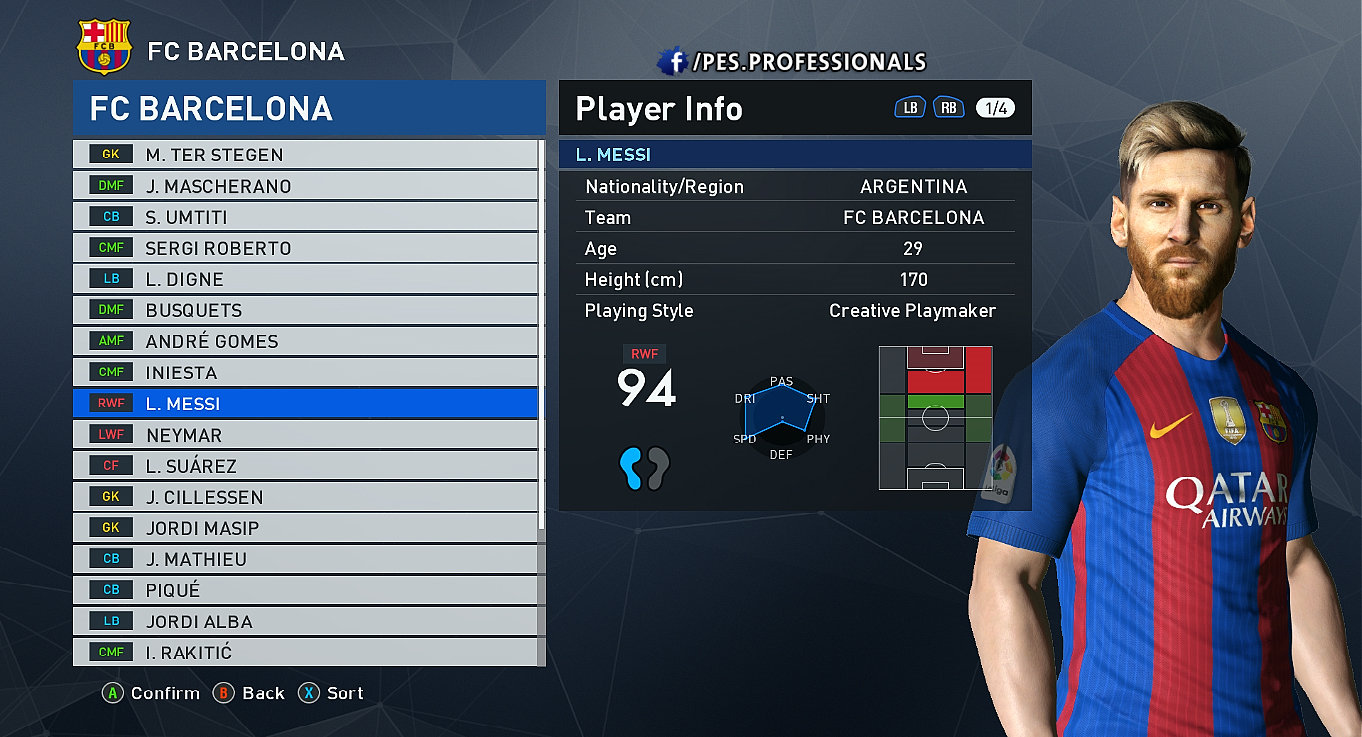
Task: Select the highlighted L. Messi row
Action: click(305, 404)
